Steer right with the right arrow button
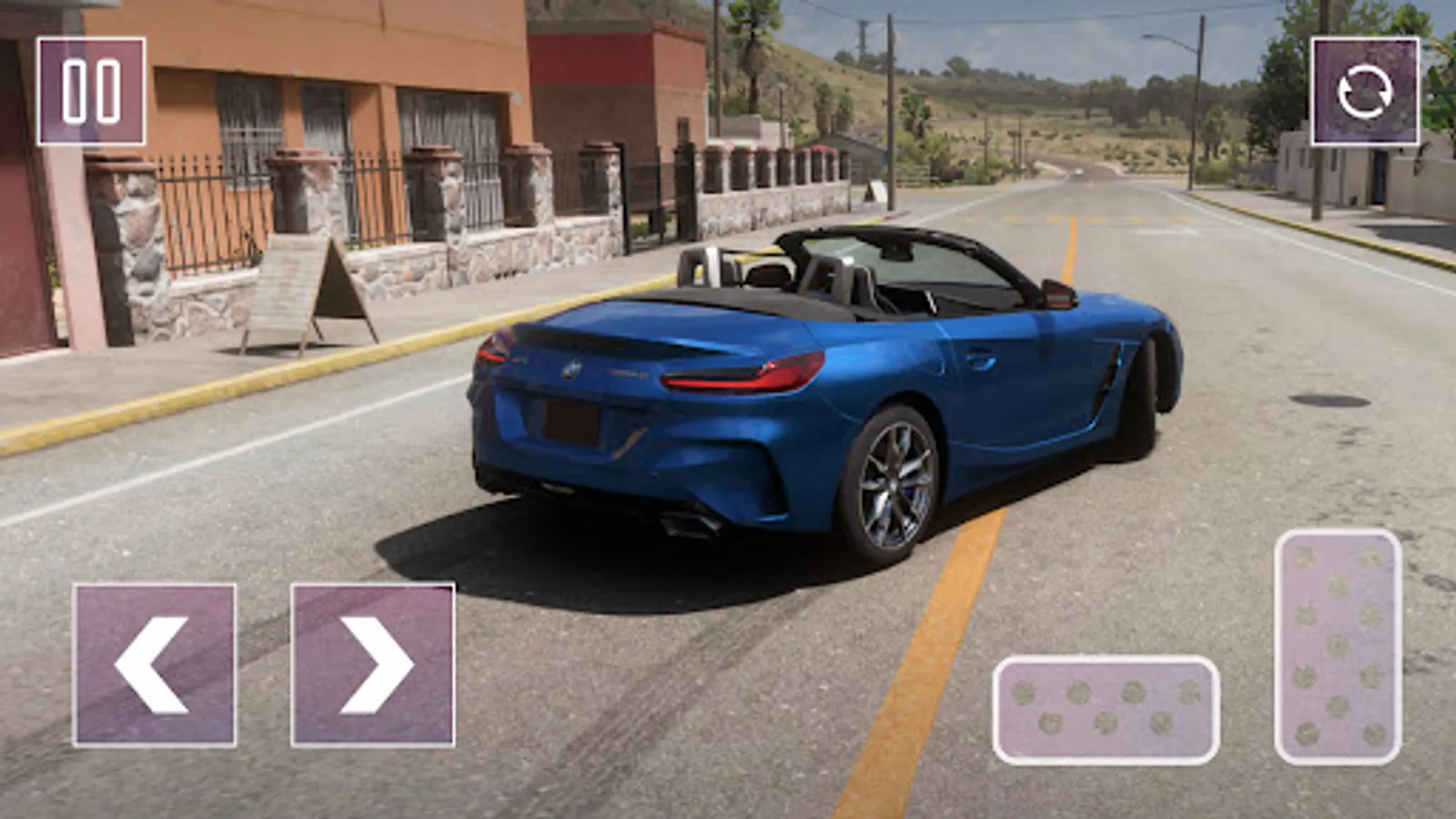Viewport: 1456px width, 819px height. (373, 665)
